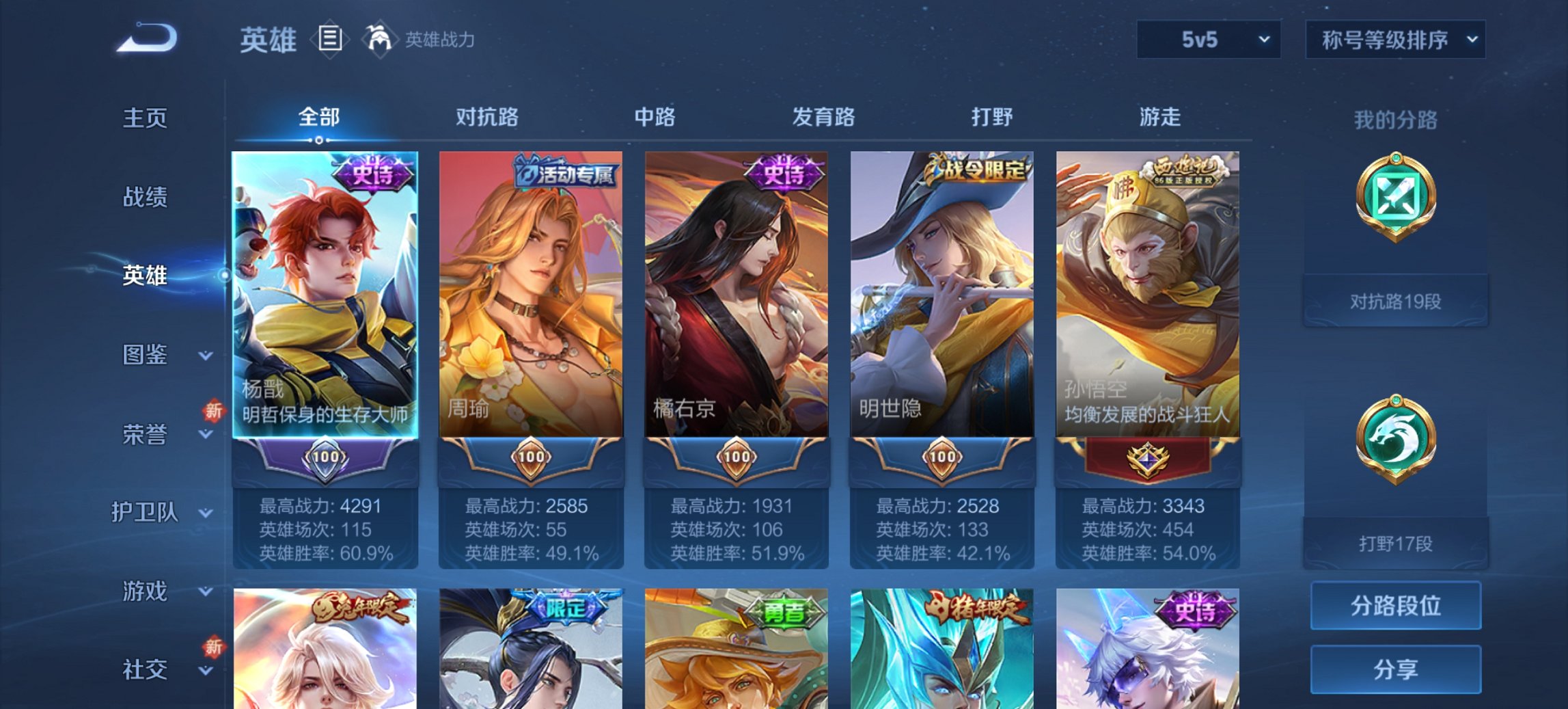
Task: Click the 分路段位 button
Action: (1396, 606)
